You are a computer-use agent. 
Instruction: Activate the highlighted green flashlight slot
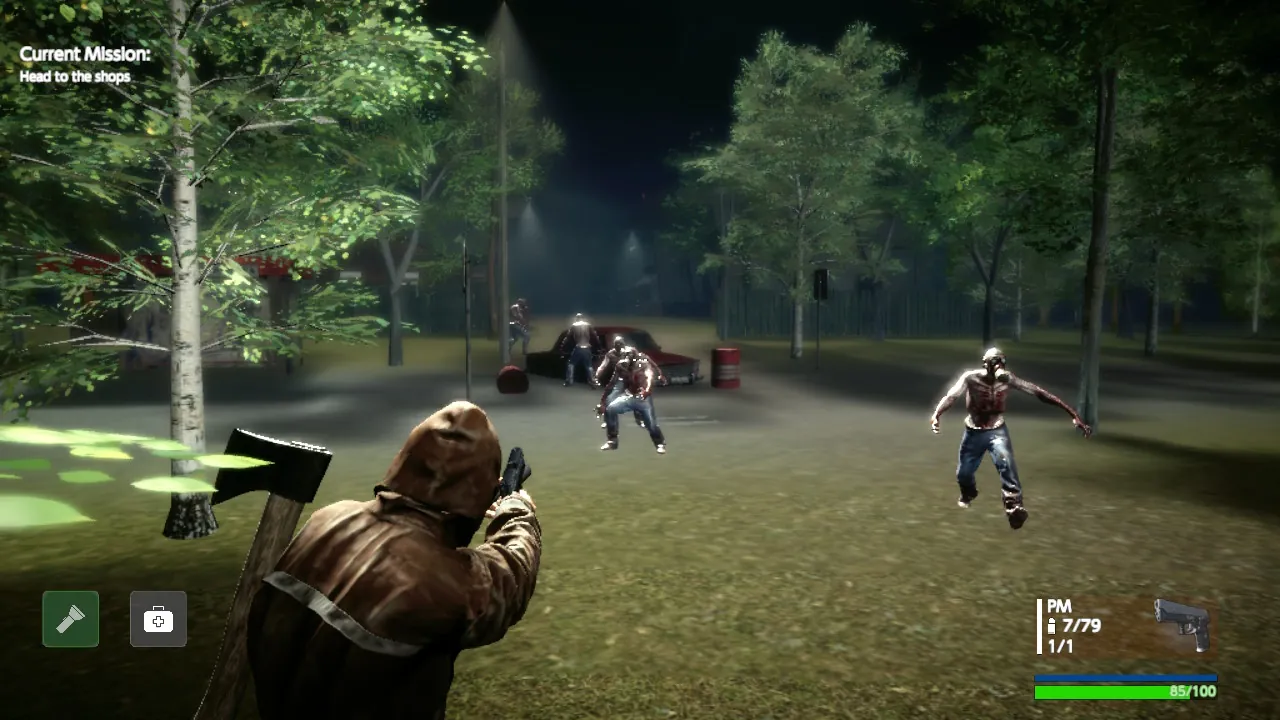coord(70,619)
